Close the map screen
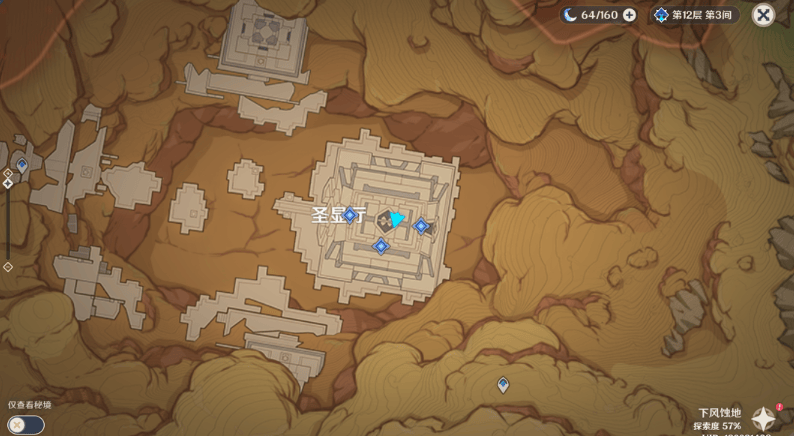Screen dimensions: 794x436 [763, 15]
